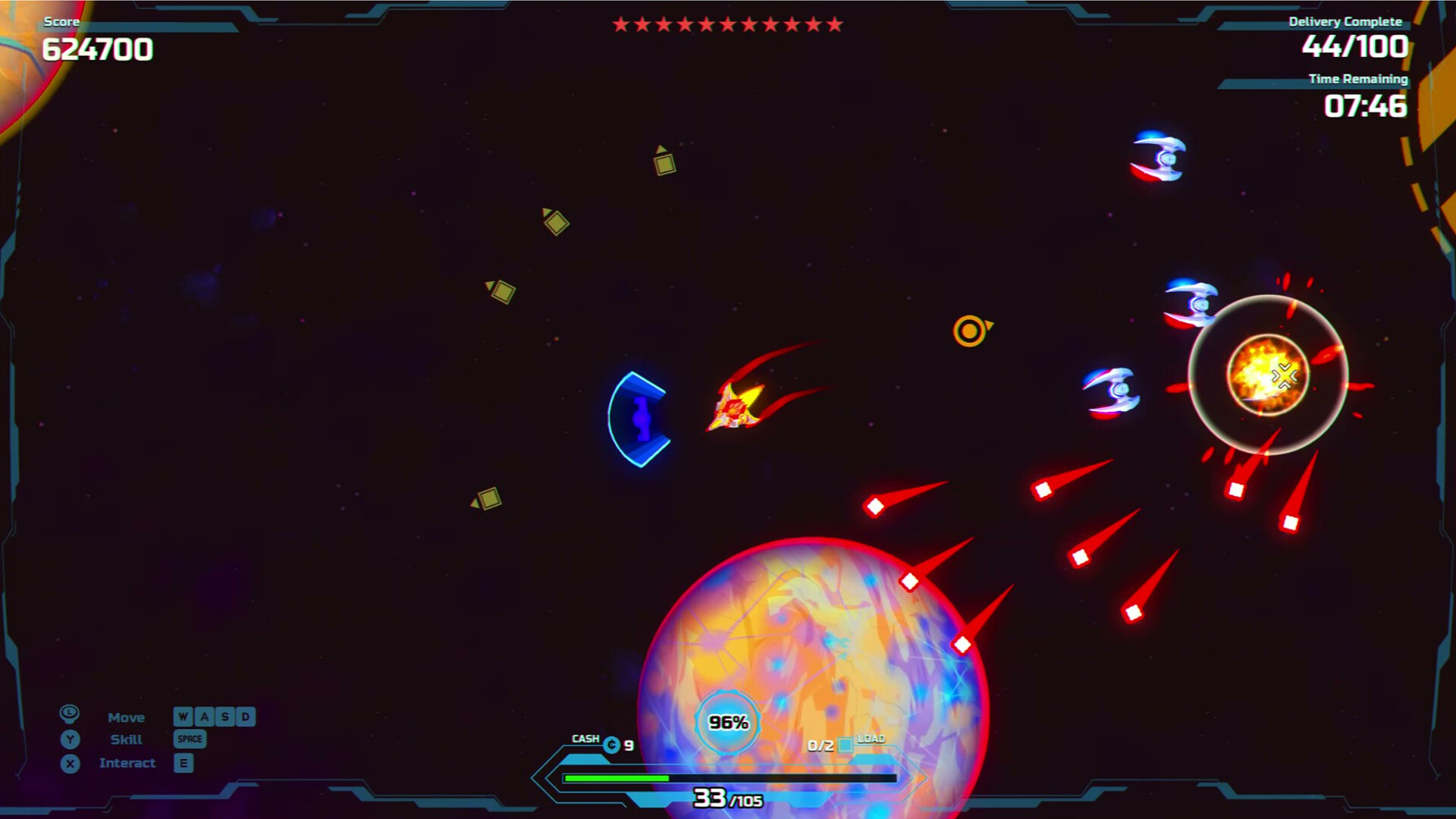This screenshot has width=1456, height=819.
Task: Click the red star rating row at top
Action: tap(726, 24)
